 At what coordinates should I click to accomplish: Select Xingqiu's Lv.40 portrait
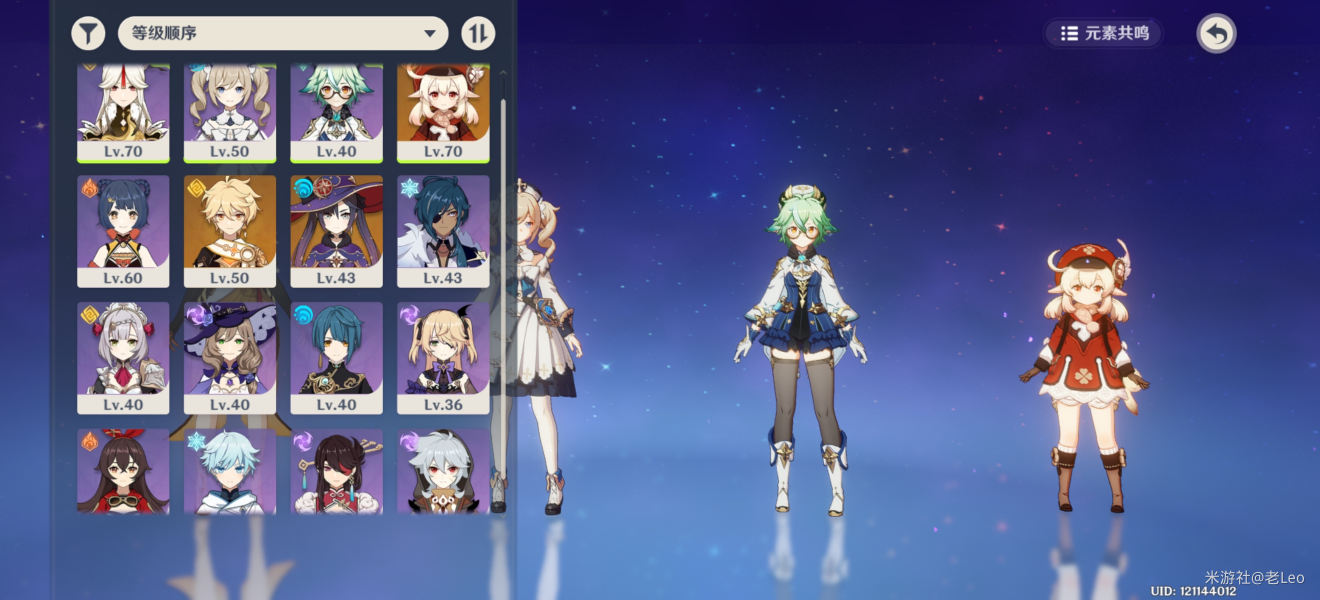pos(337,357)
